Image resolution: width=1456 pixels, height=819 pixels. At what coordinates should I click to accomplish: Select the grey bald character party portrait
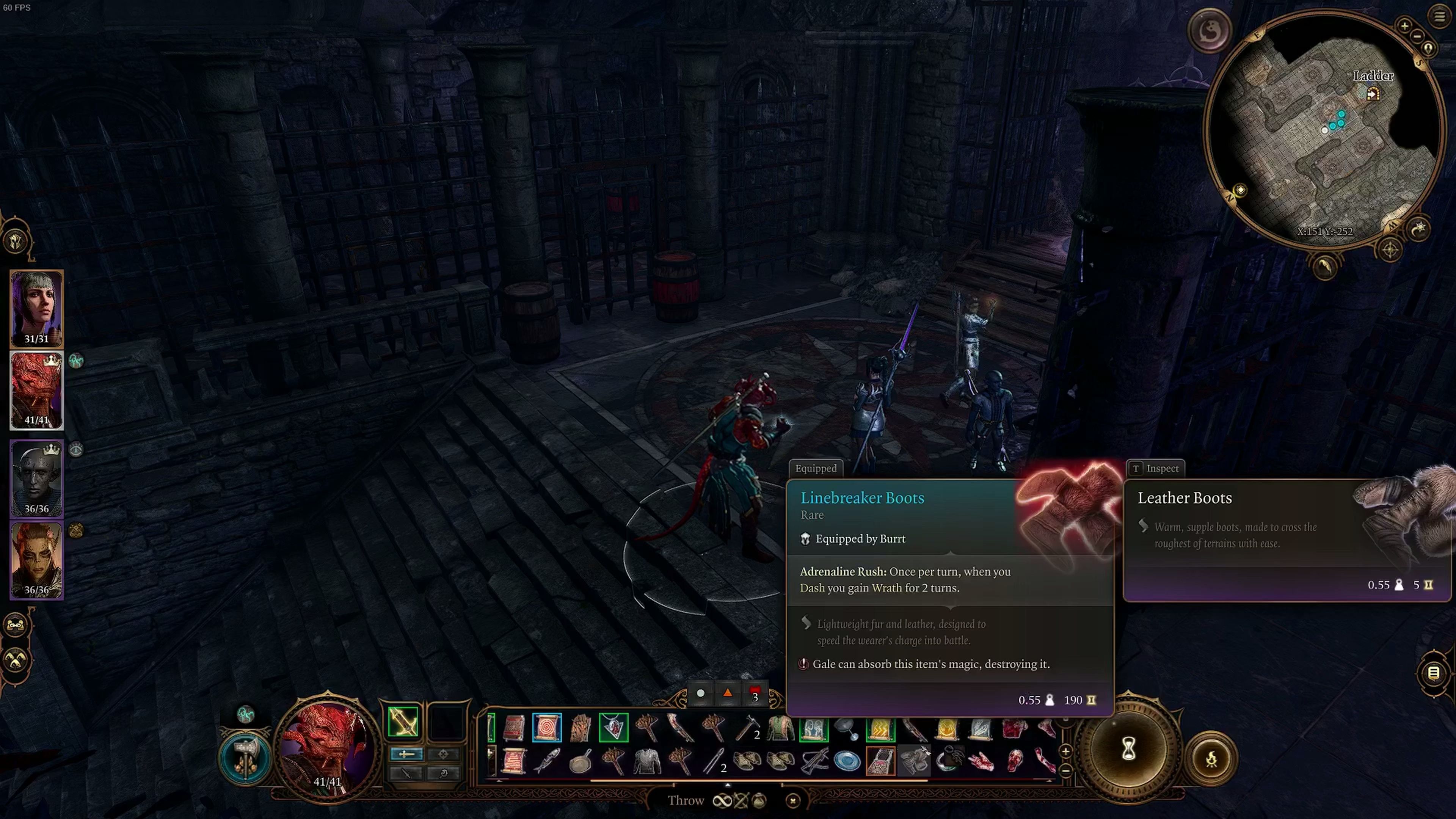point(37,478)
